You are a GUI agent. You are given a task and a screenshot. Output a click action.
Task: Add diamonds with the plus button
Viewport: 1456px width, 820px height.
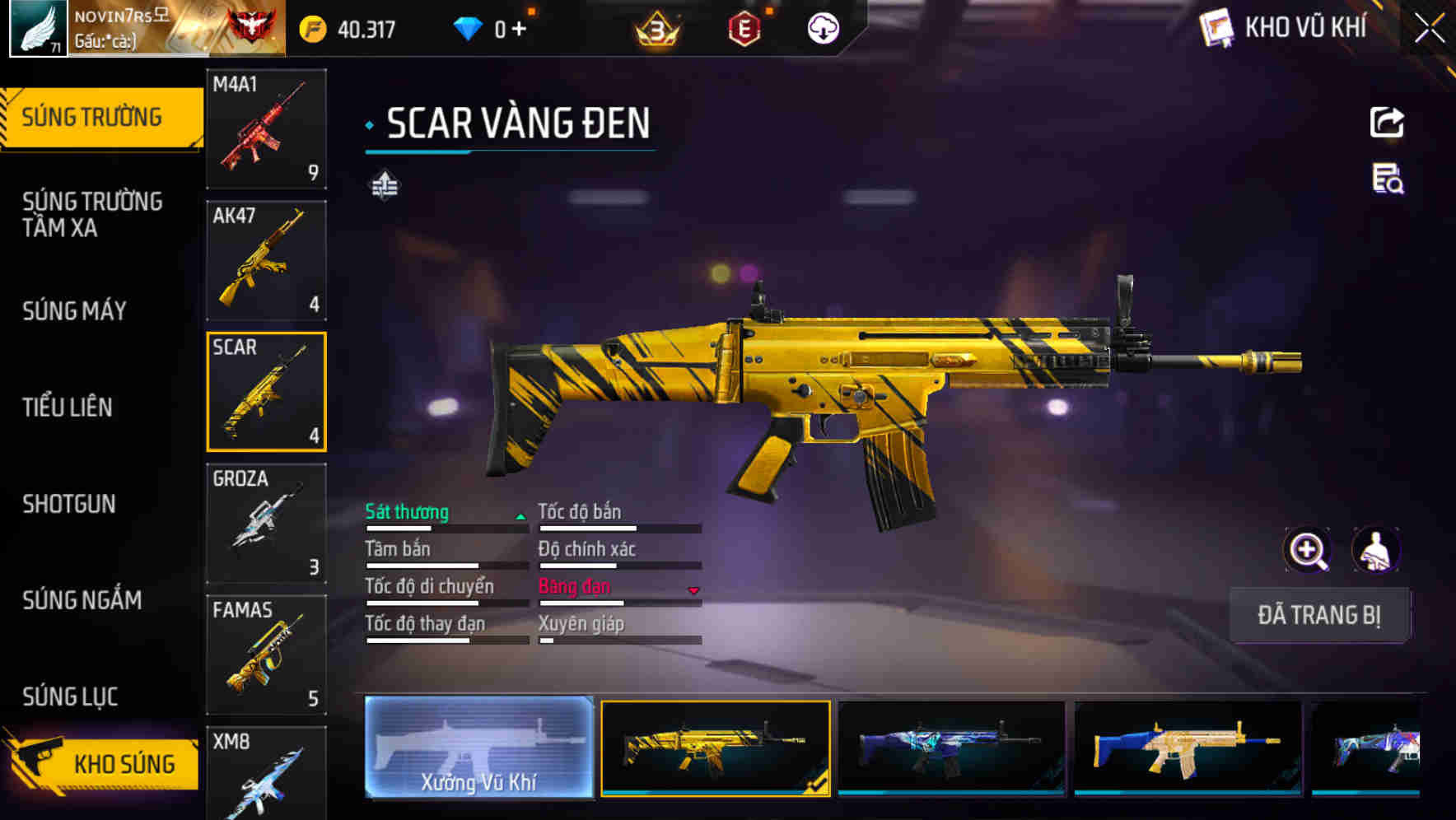(519, 30)
